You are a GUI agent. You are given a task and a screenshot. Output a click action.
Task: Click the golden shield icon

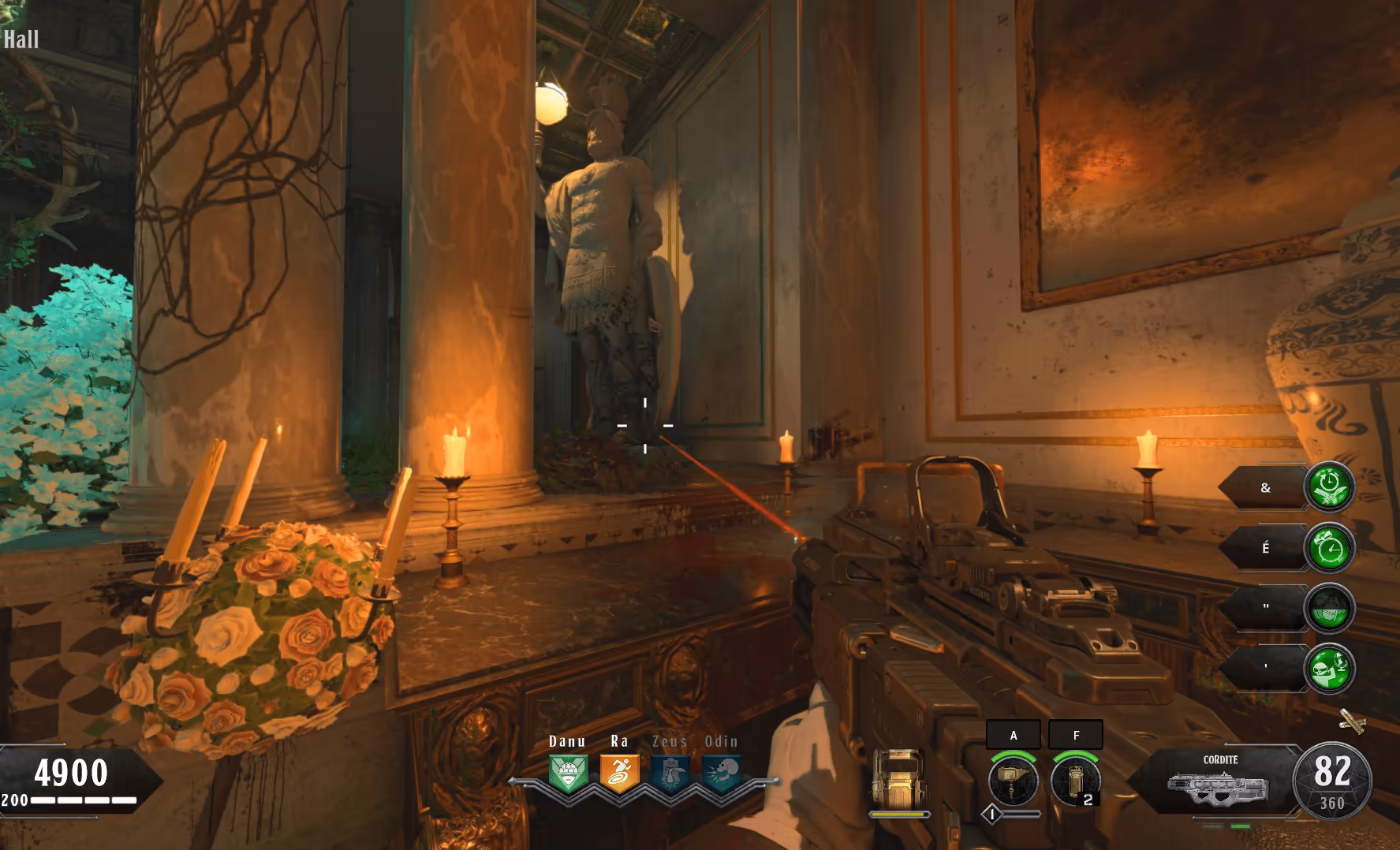coord(898,780)
